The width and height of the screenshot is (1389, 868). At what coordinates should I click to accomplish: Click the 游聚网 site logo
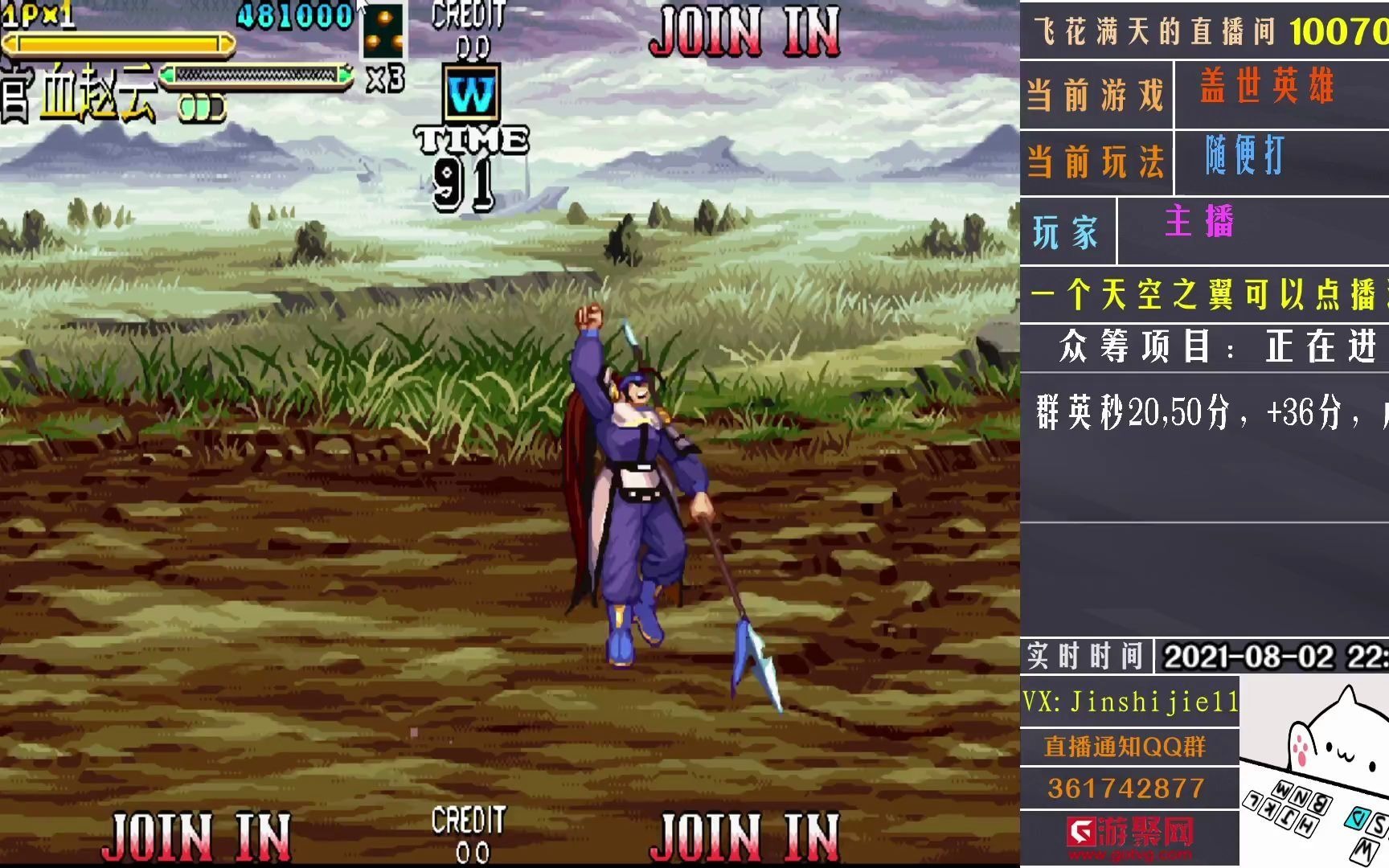[x=1129, y=837]
